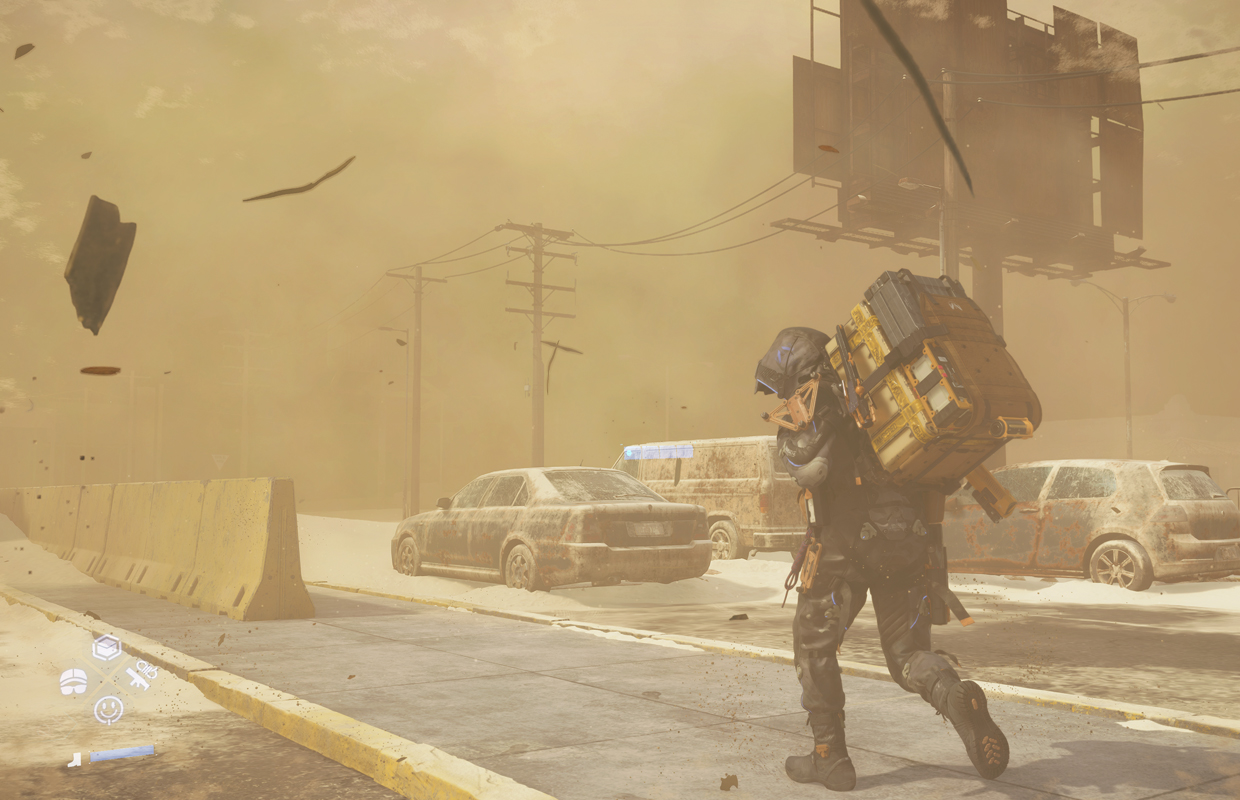Select the cargo box icon
The image size is (1240, 800).
(x=106, y=648)
